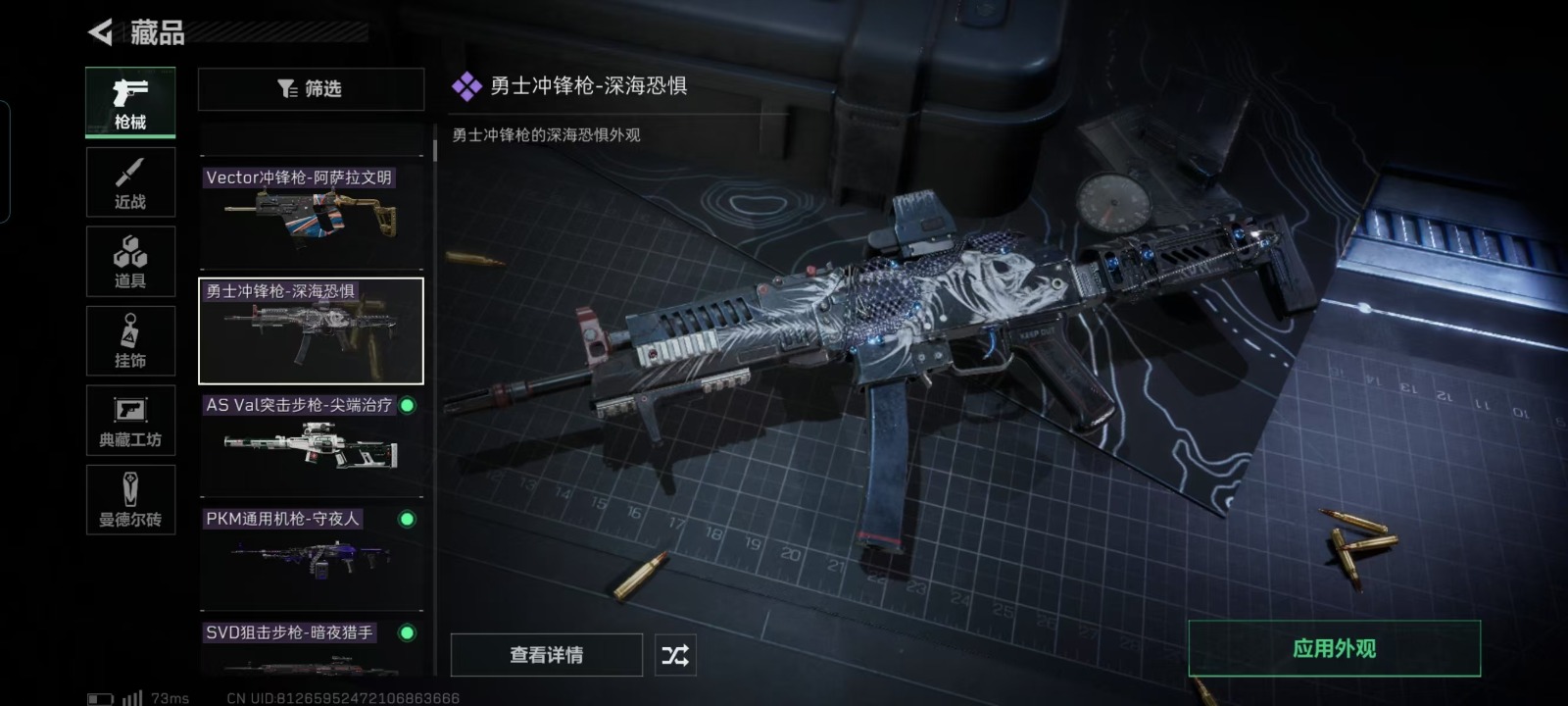Screen dimensions: 1568x706
Task: Select the 道具 items category
Action: (x=130, y=262)
